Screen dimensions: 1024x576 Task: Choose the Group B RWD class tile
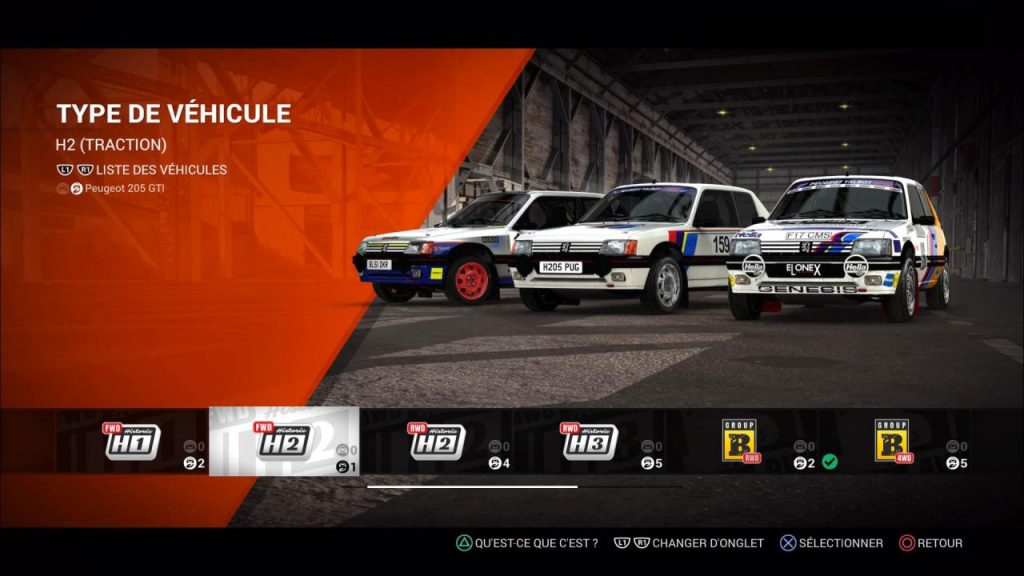(743, 442)
